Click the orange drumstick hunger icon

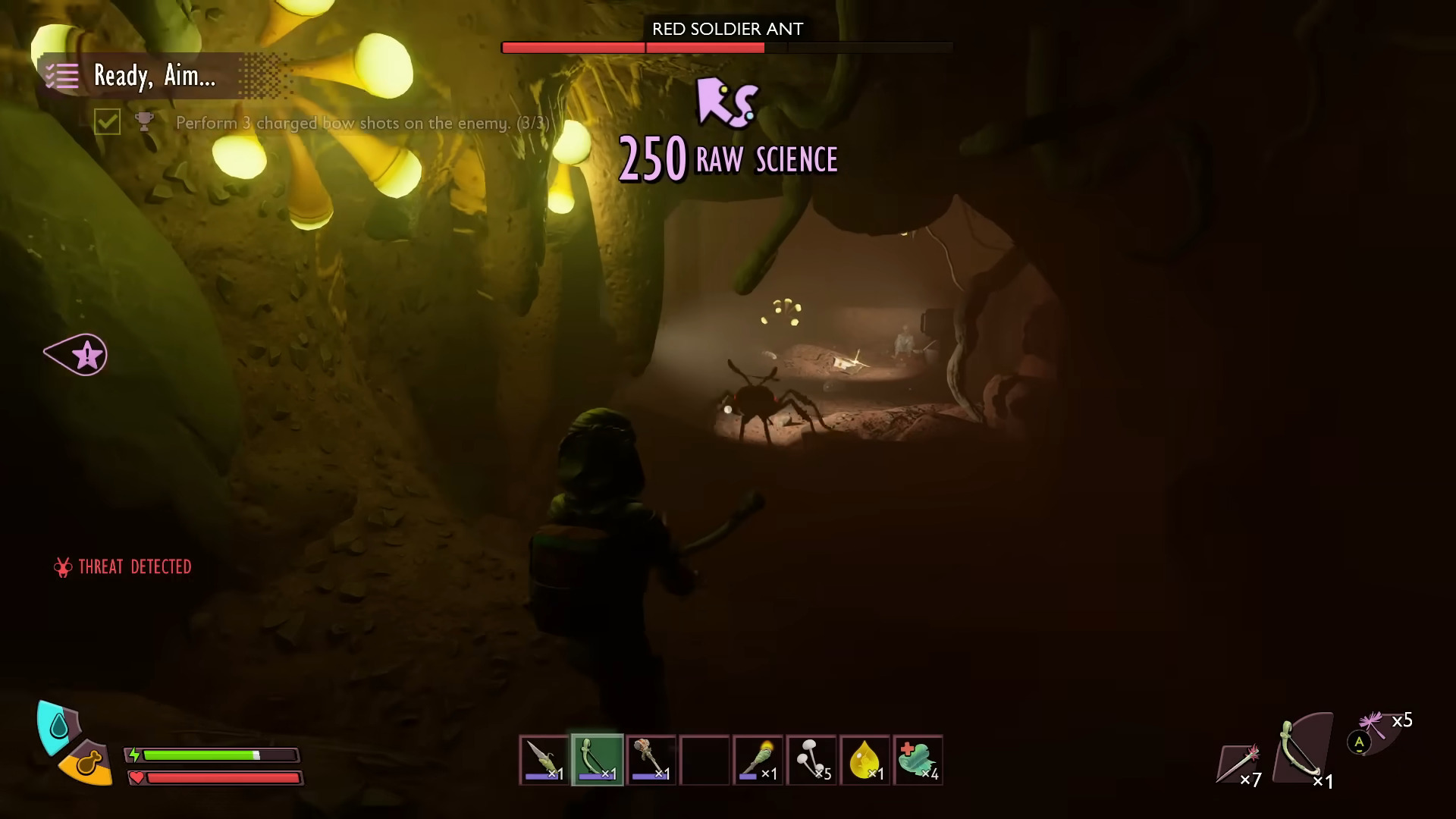86,764
